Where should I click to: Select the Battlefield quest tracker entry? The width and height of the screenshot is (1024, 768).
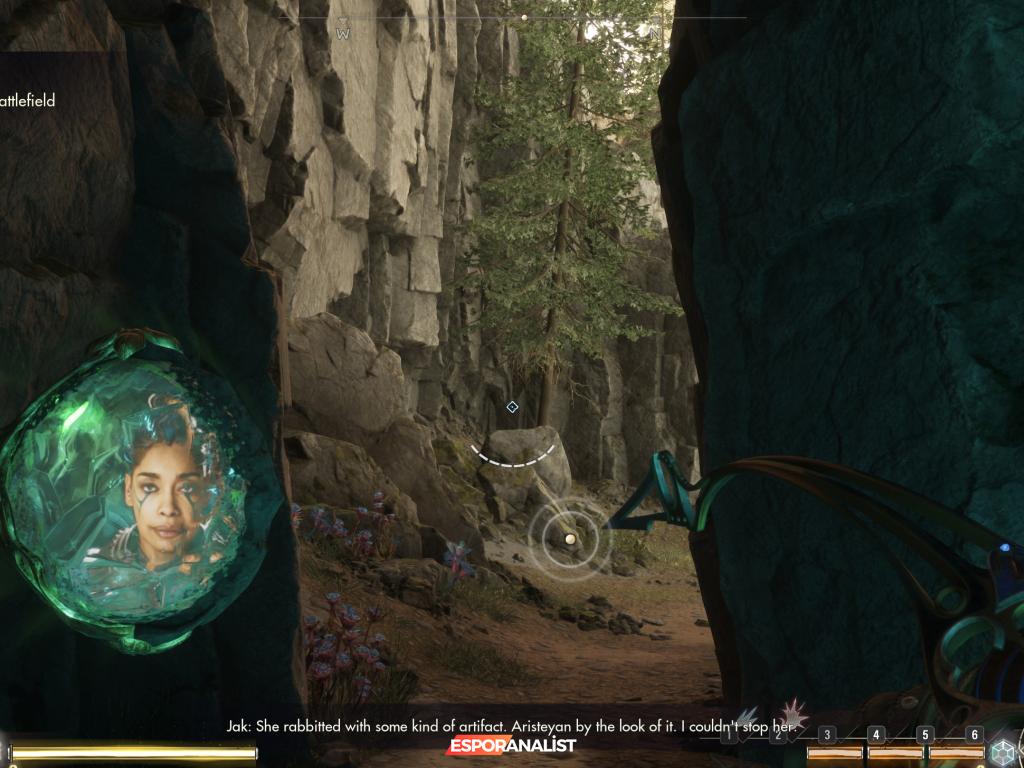point(28,101)
